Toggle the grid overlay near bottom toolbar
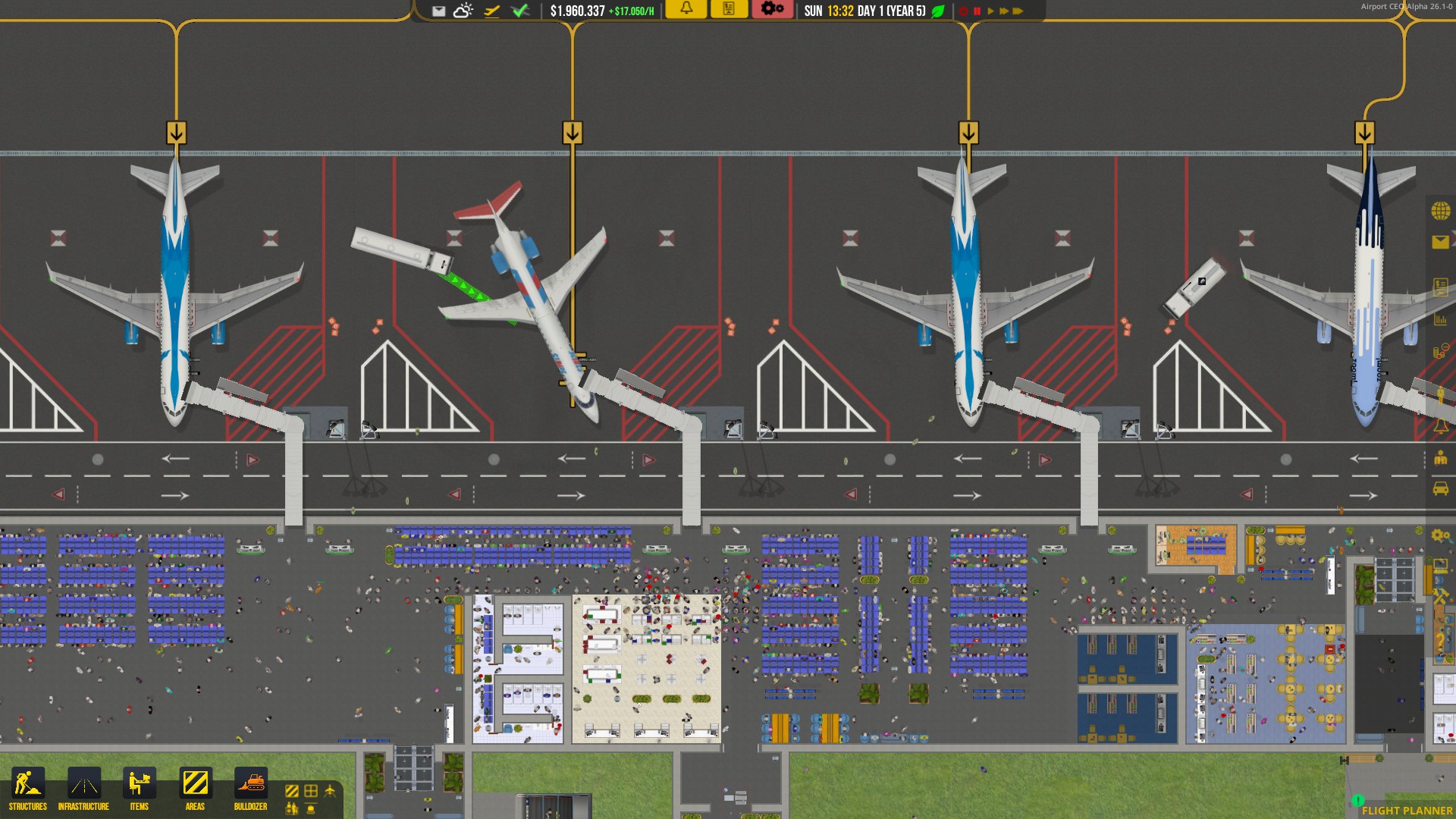1456x819 pixels. pos(311,791)
